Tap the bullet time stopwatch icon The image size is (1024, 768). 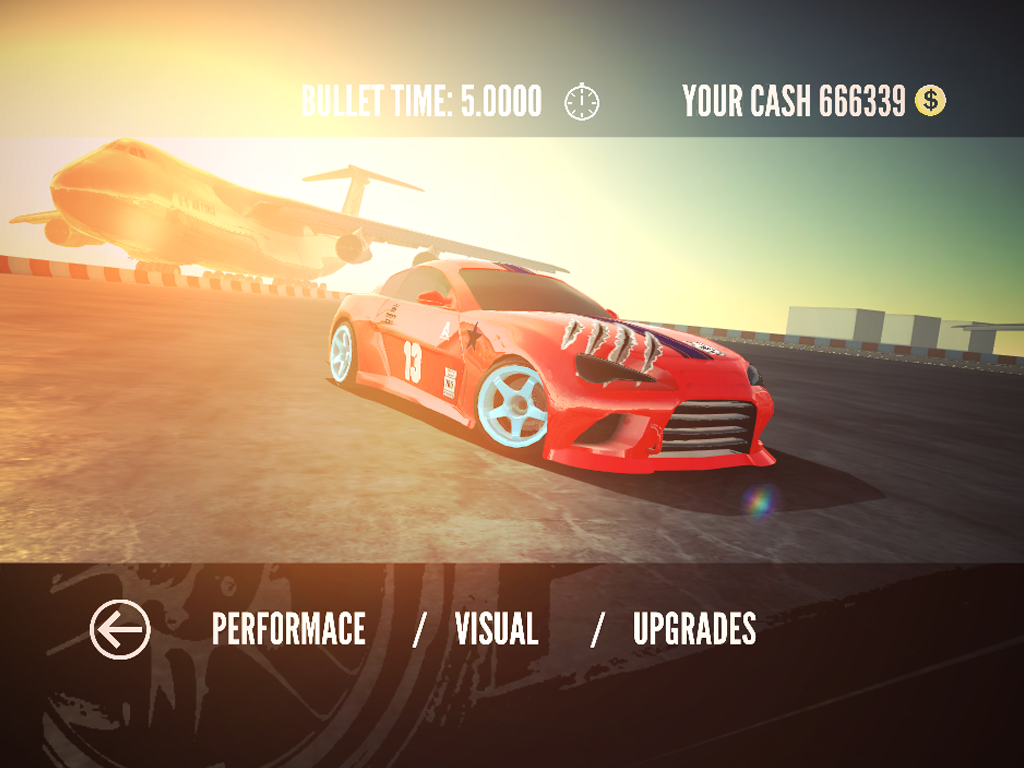[x=582, y=102]
